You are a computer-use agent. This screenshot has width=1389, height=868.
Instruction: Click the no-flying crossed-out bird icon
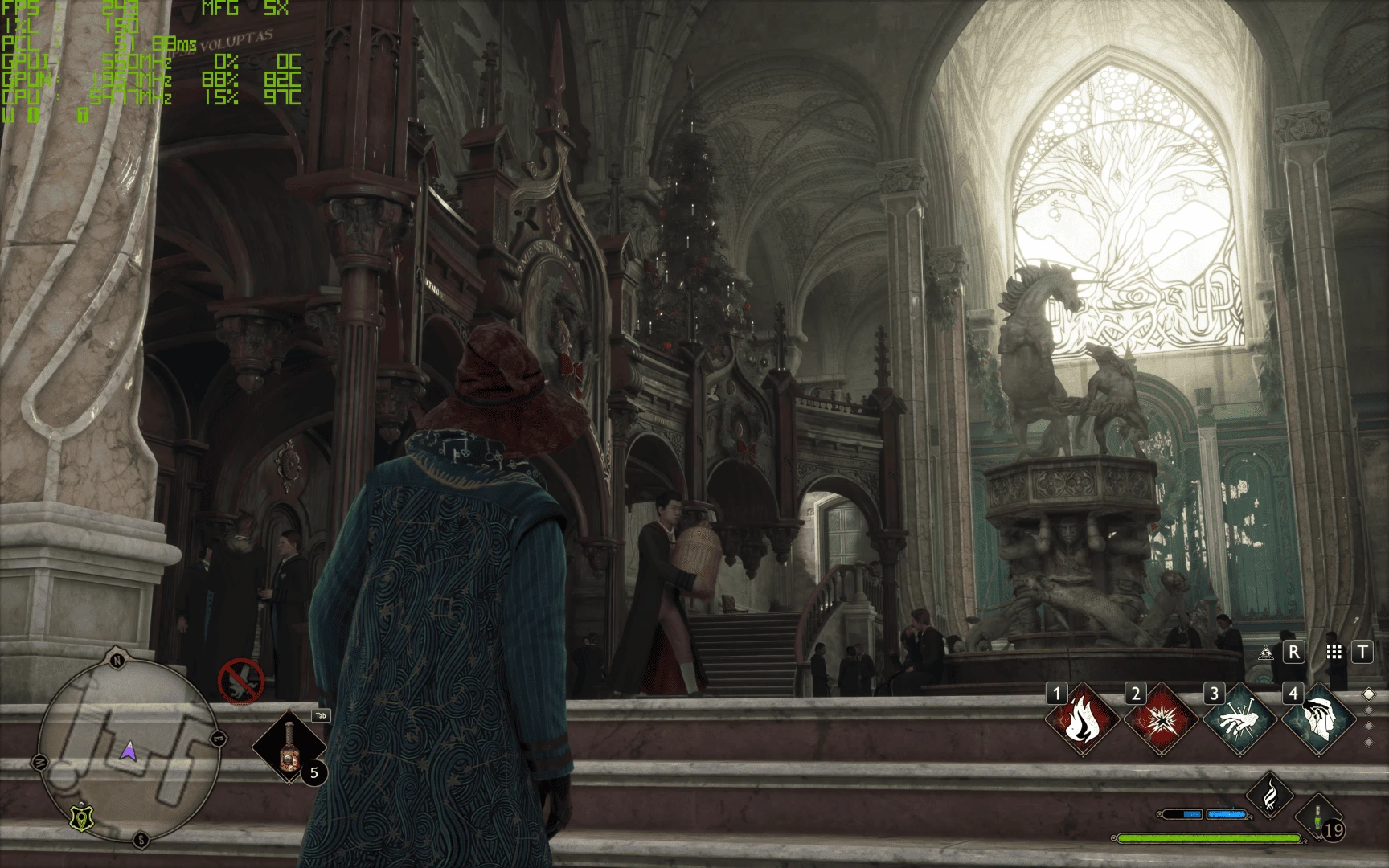[241, 682]
